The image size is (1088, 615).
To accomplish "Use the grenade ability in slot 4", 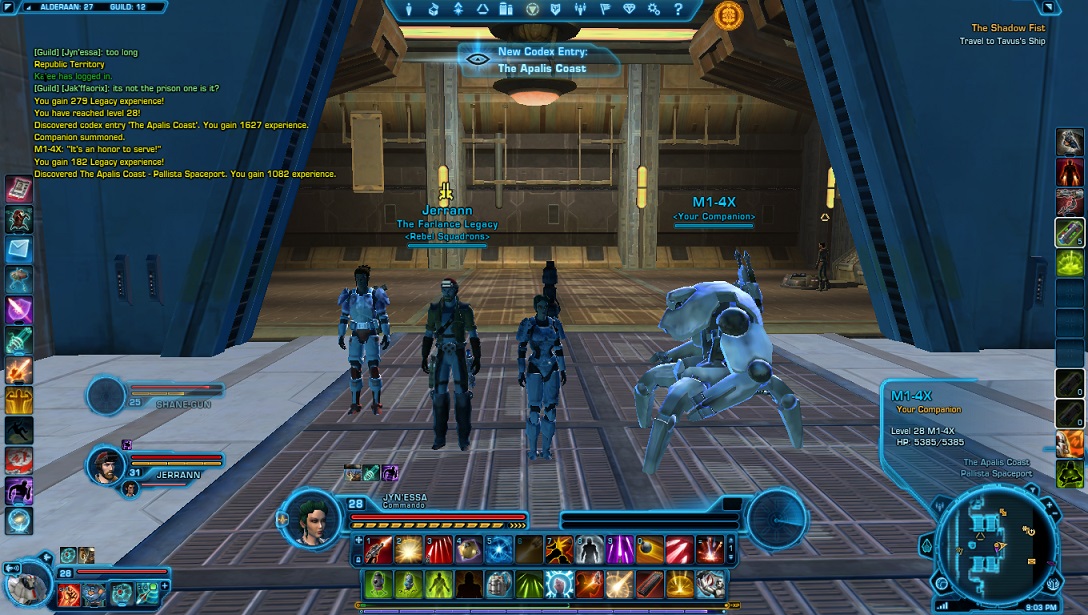I will (469, 550).
